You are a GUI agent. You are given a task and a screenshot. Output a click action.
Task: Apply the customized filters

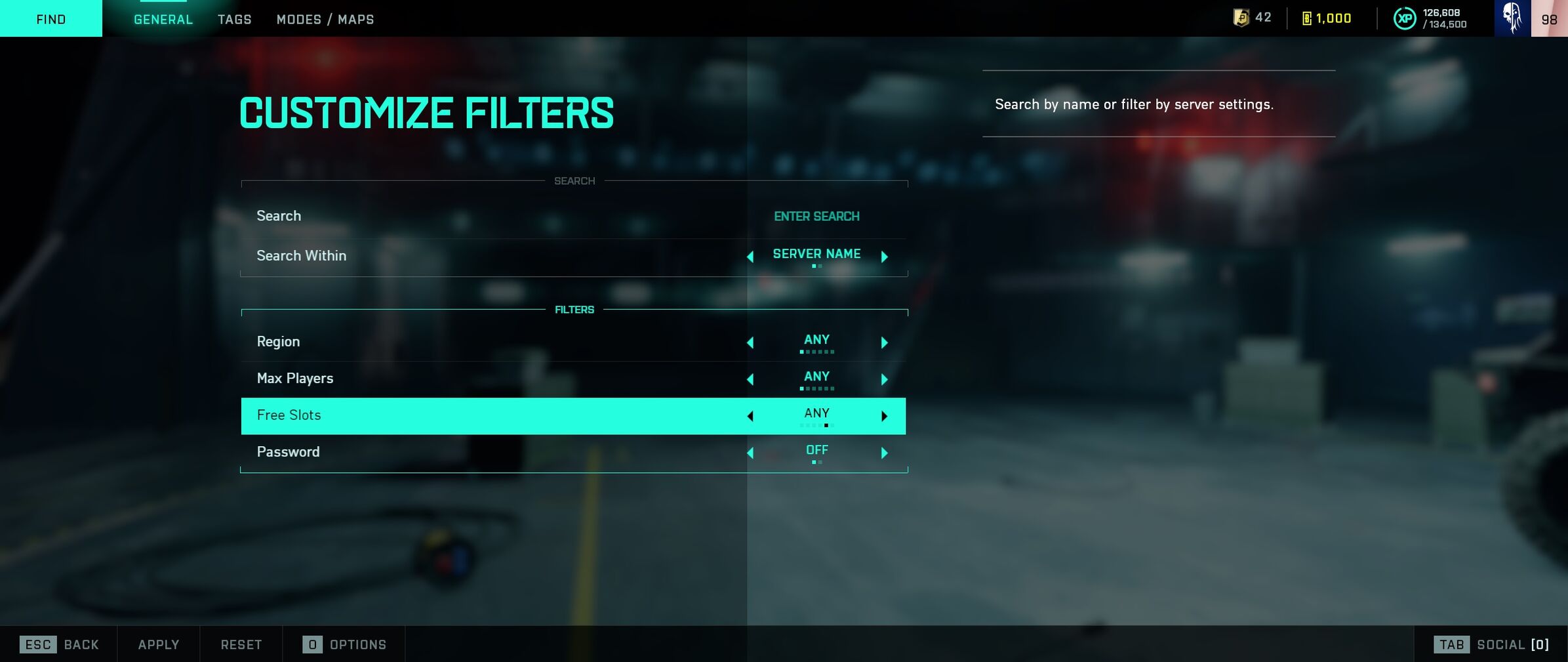[159, 644]
